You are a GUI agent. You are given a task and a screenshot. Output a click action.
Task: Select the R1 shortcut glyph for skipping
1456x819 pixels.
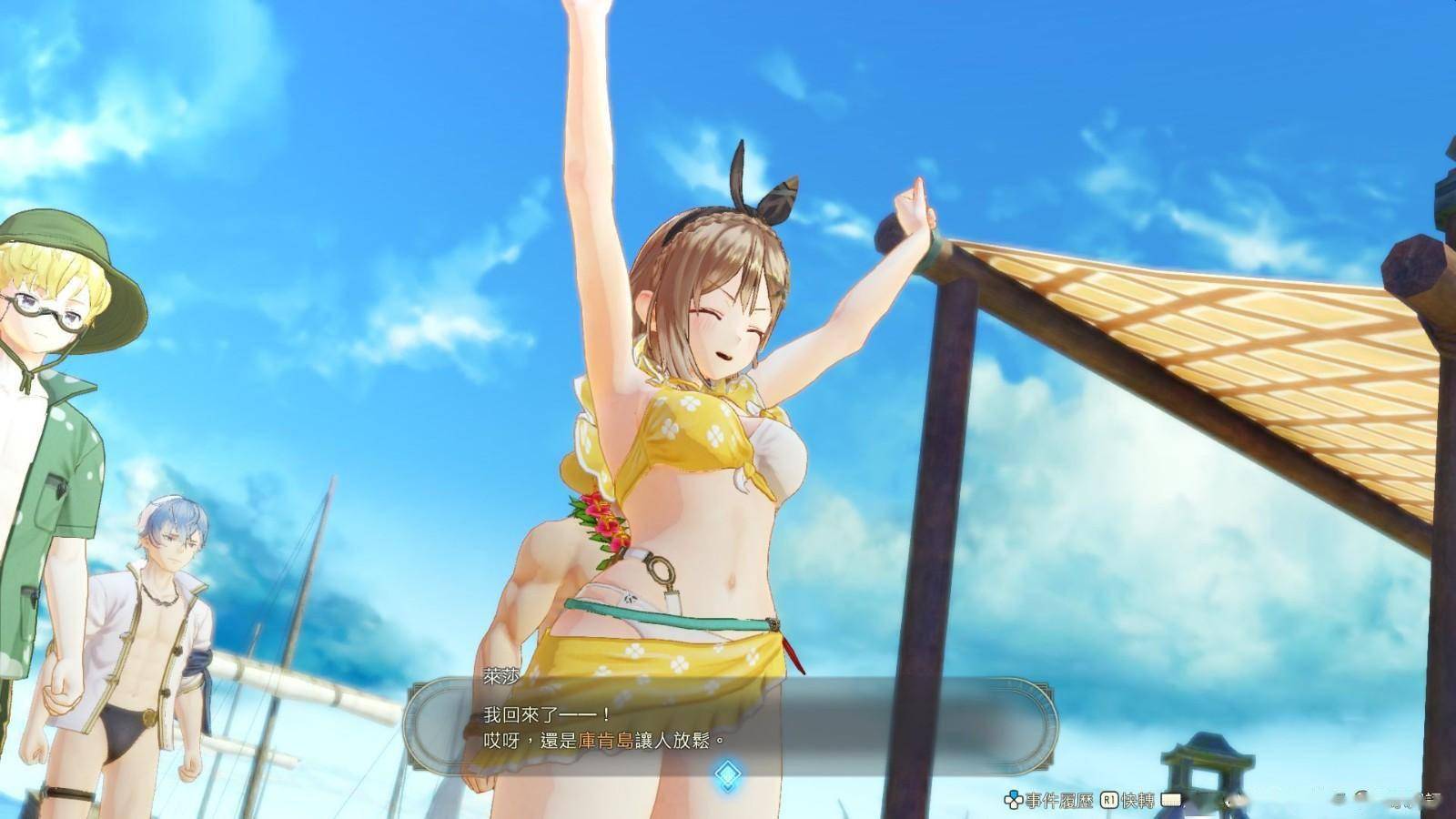tap(1108, 798)
